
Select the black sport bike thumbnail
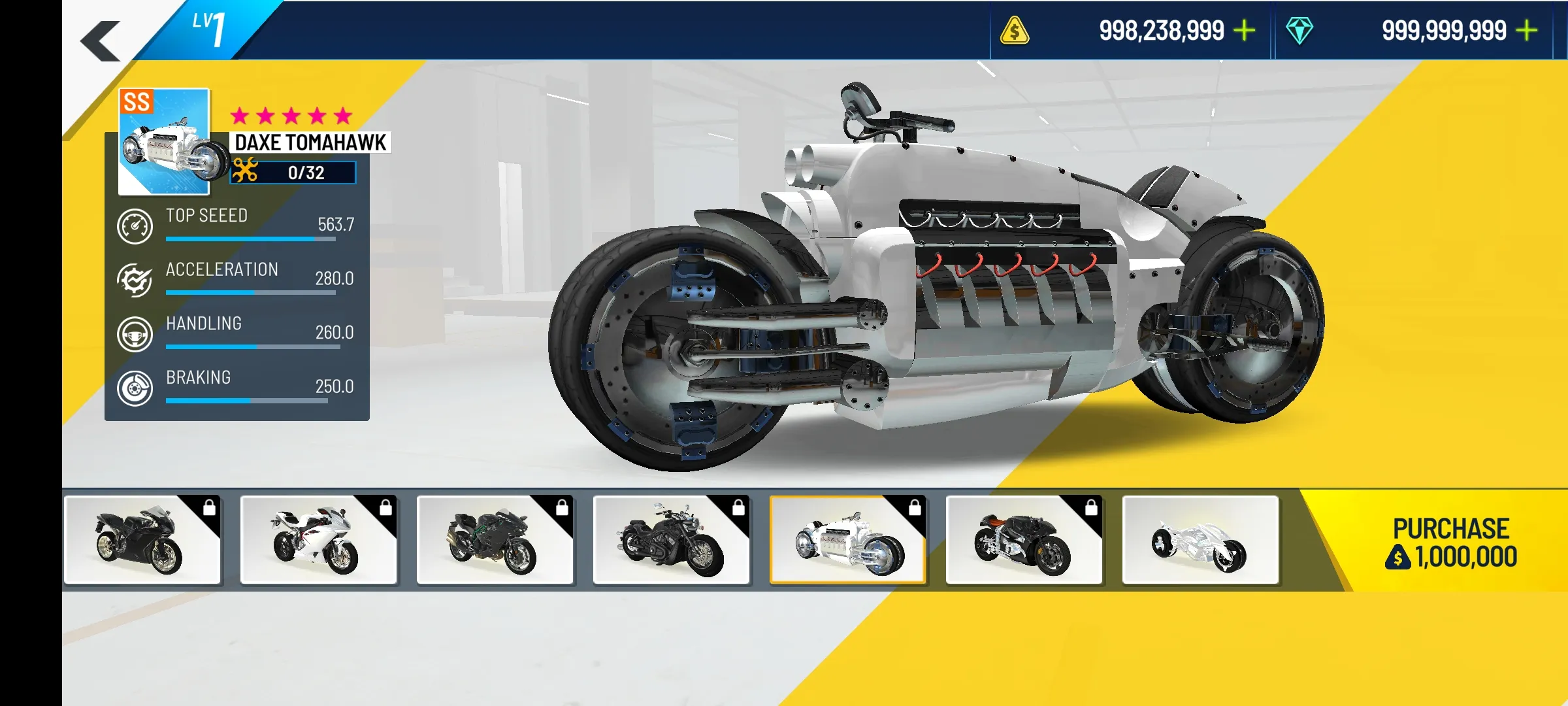coord(142,540)
